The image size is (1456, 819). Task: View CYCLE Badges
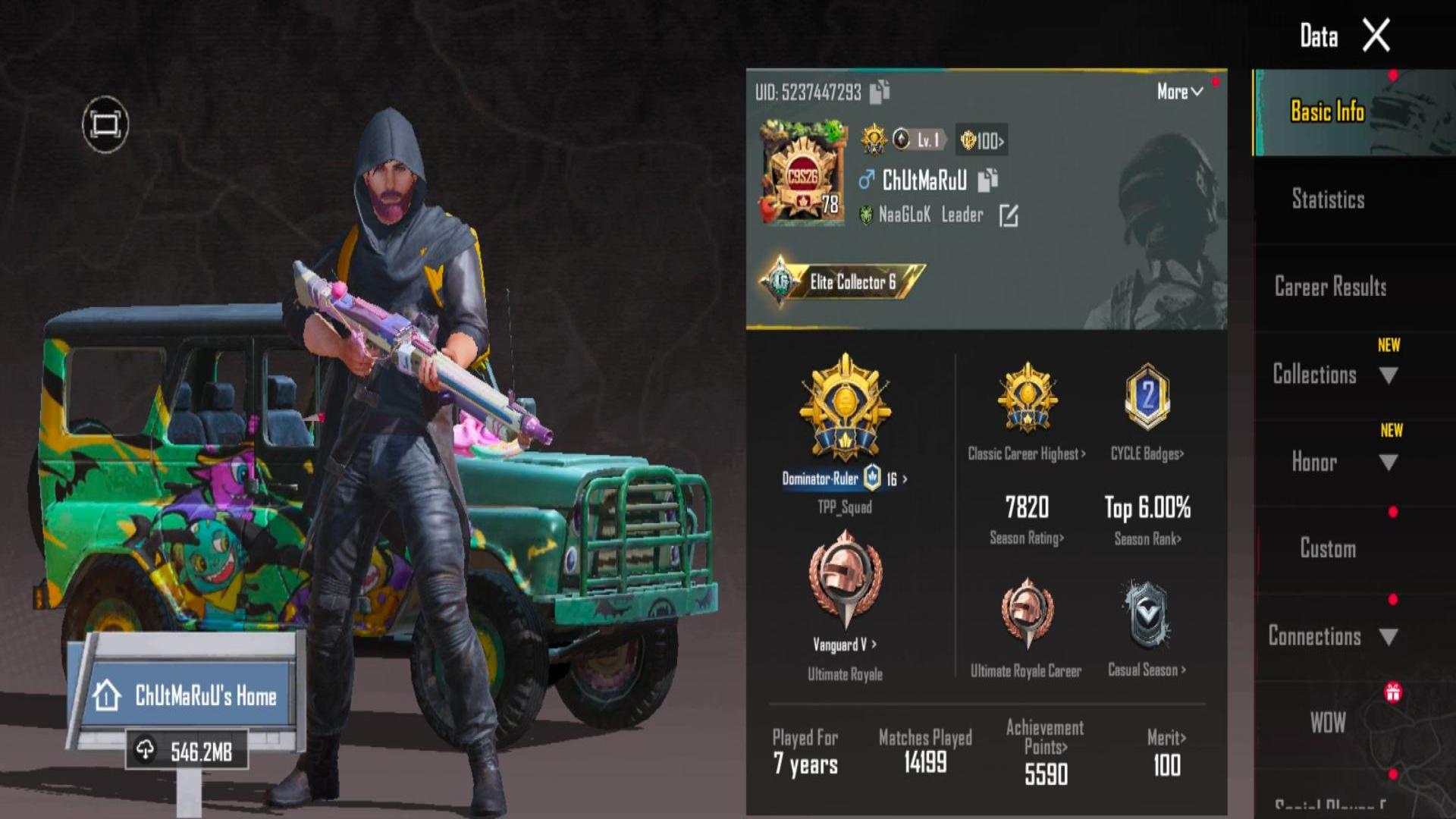point(1147,453)
